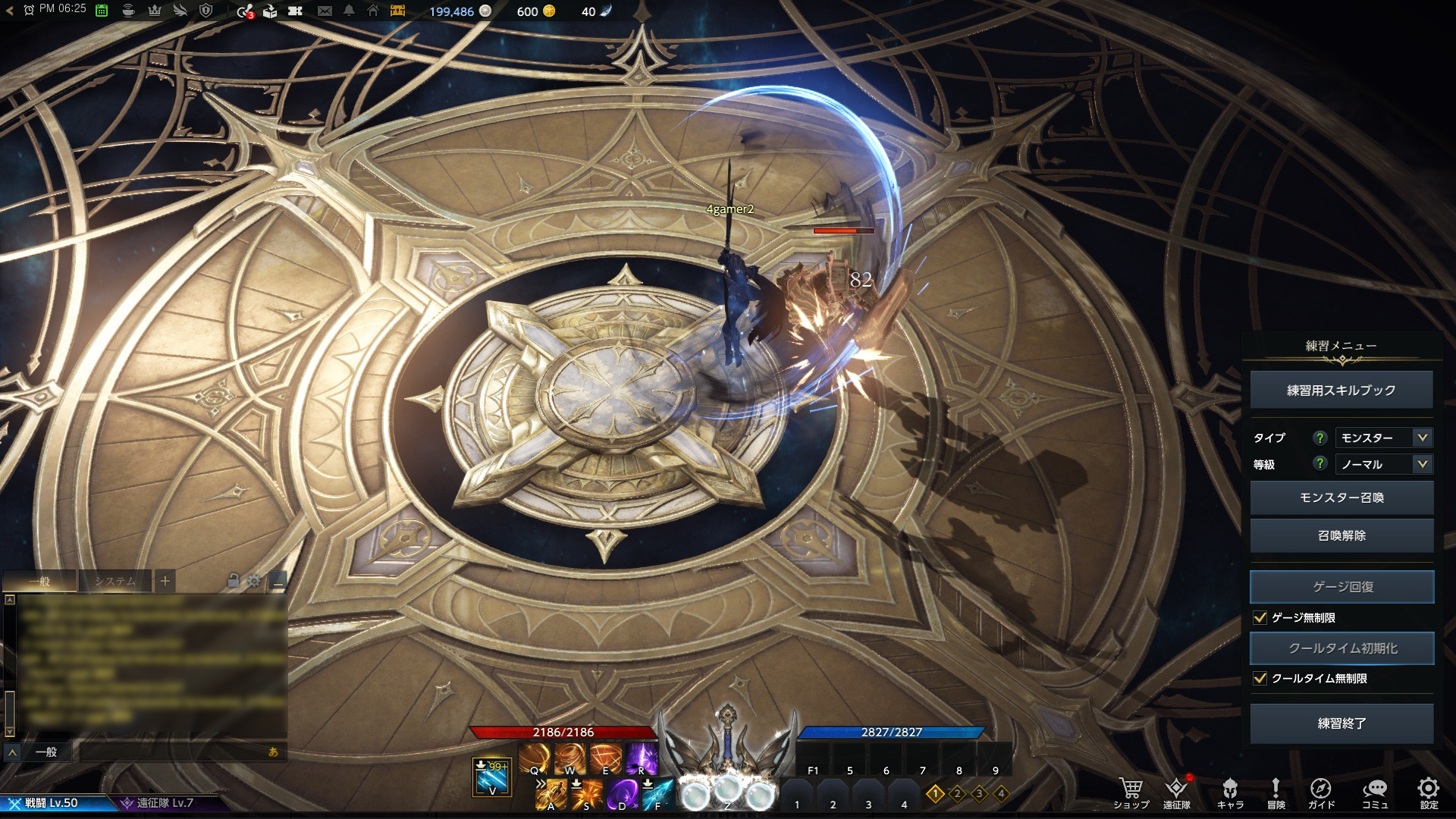Toggle the ゲージ無制限 checkbox
Viewport: 1456px width, 819px height.
tap(1260, 618)
